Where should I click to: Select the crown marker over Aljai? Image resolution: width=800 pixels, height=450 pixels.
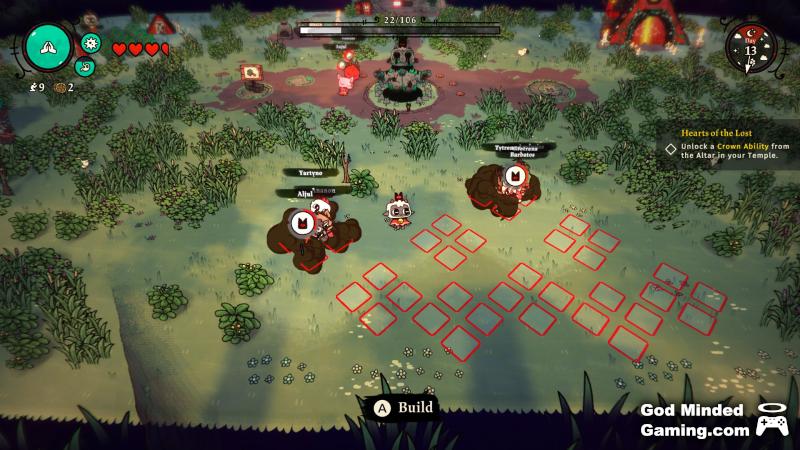(301, 223)
